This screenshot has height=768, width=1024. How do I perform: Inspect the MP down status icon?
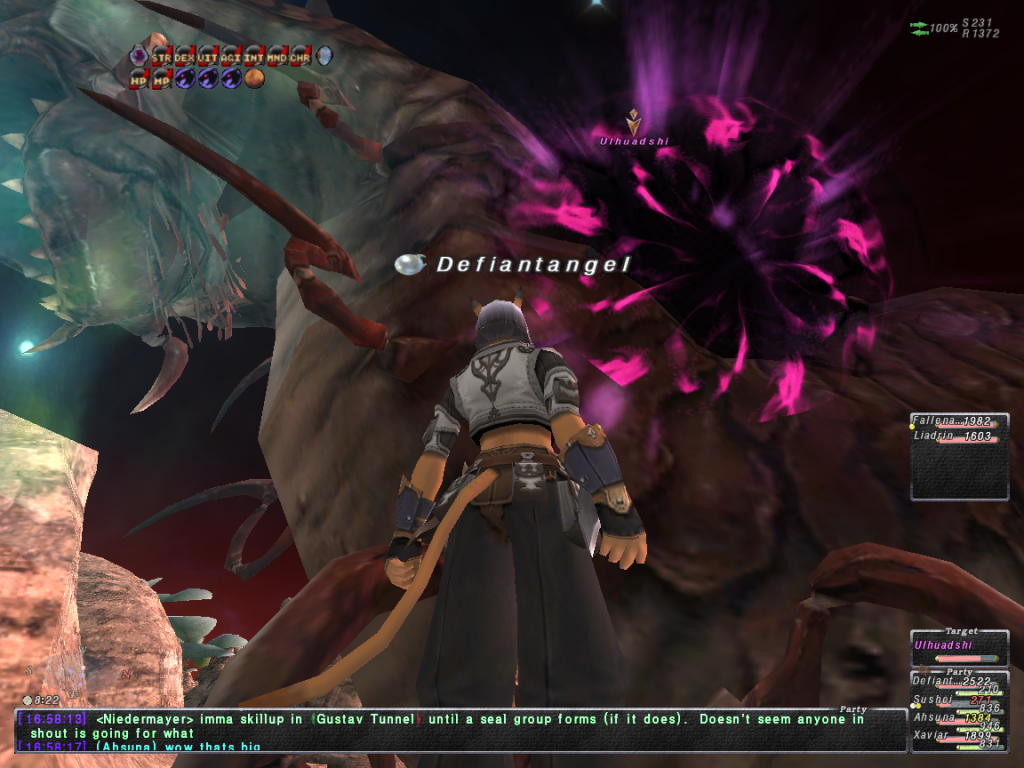[161, 78]
